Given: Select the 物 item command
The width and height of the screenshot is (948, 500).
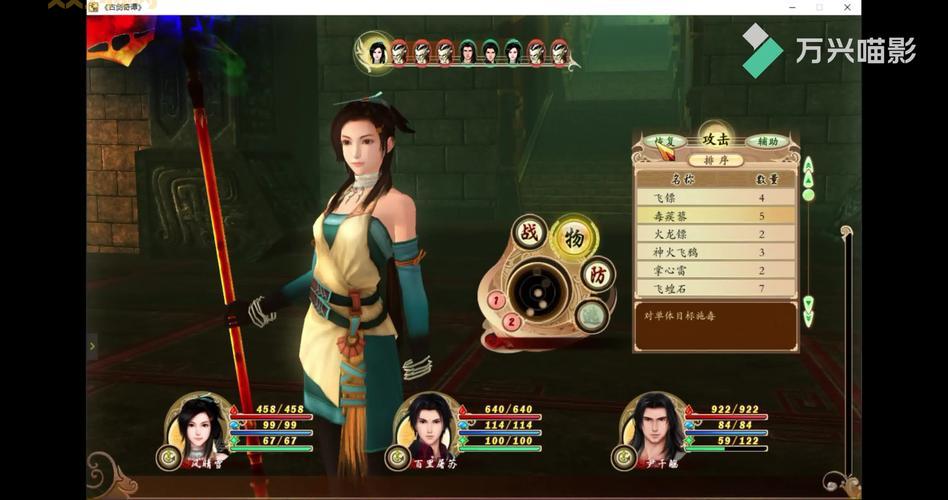Looking at the screenshot, I should click(574, 237).
